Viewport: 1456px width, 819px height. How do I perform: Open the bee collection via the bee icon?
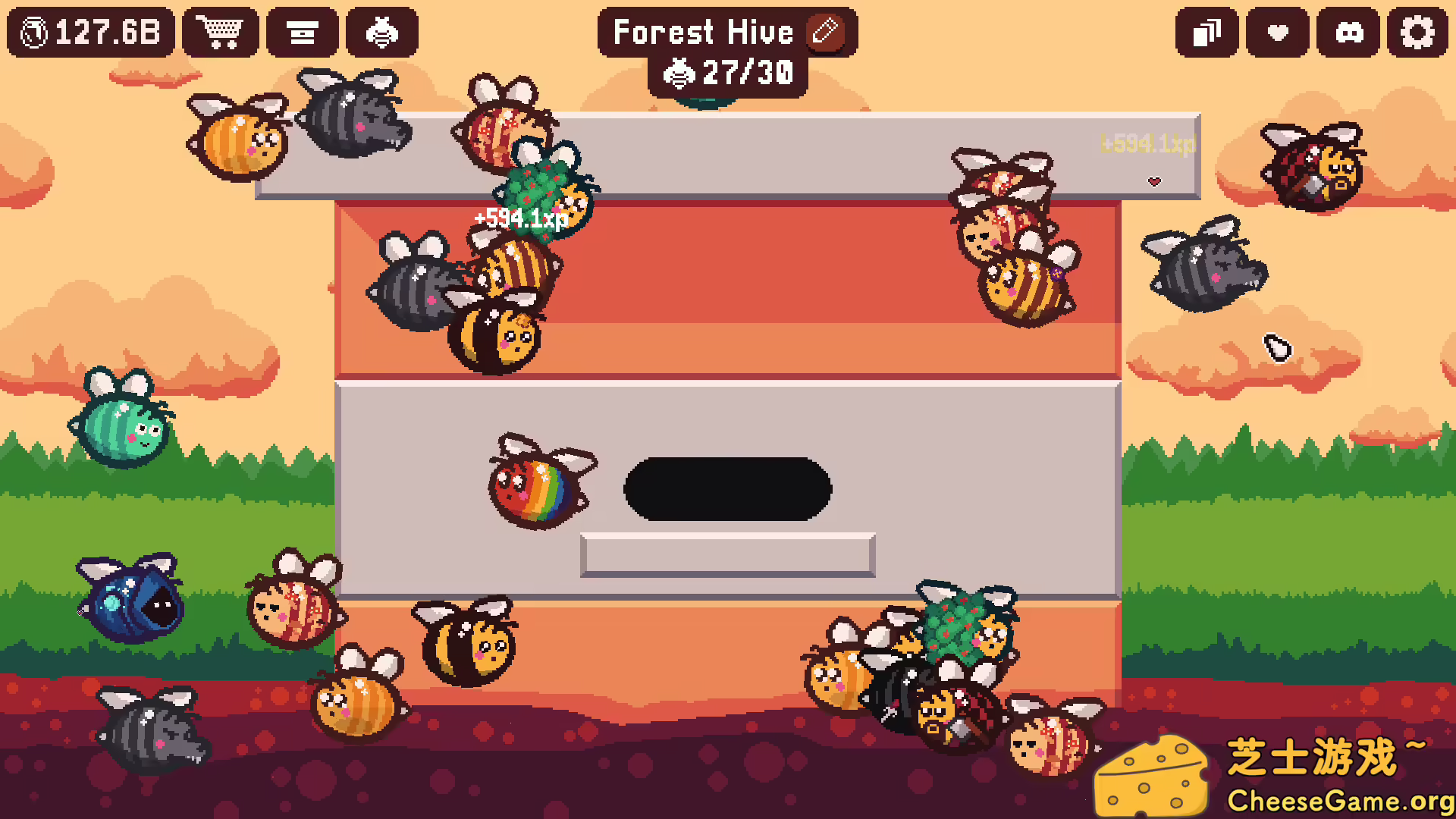382,33
